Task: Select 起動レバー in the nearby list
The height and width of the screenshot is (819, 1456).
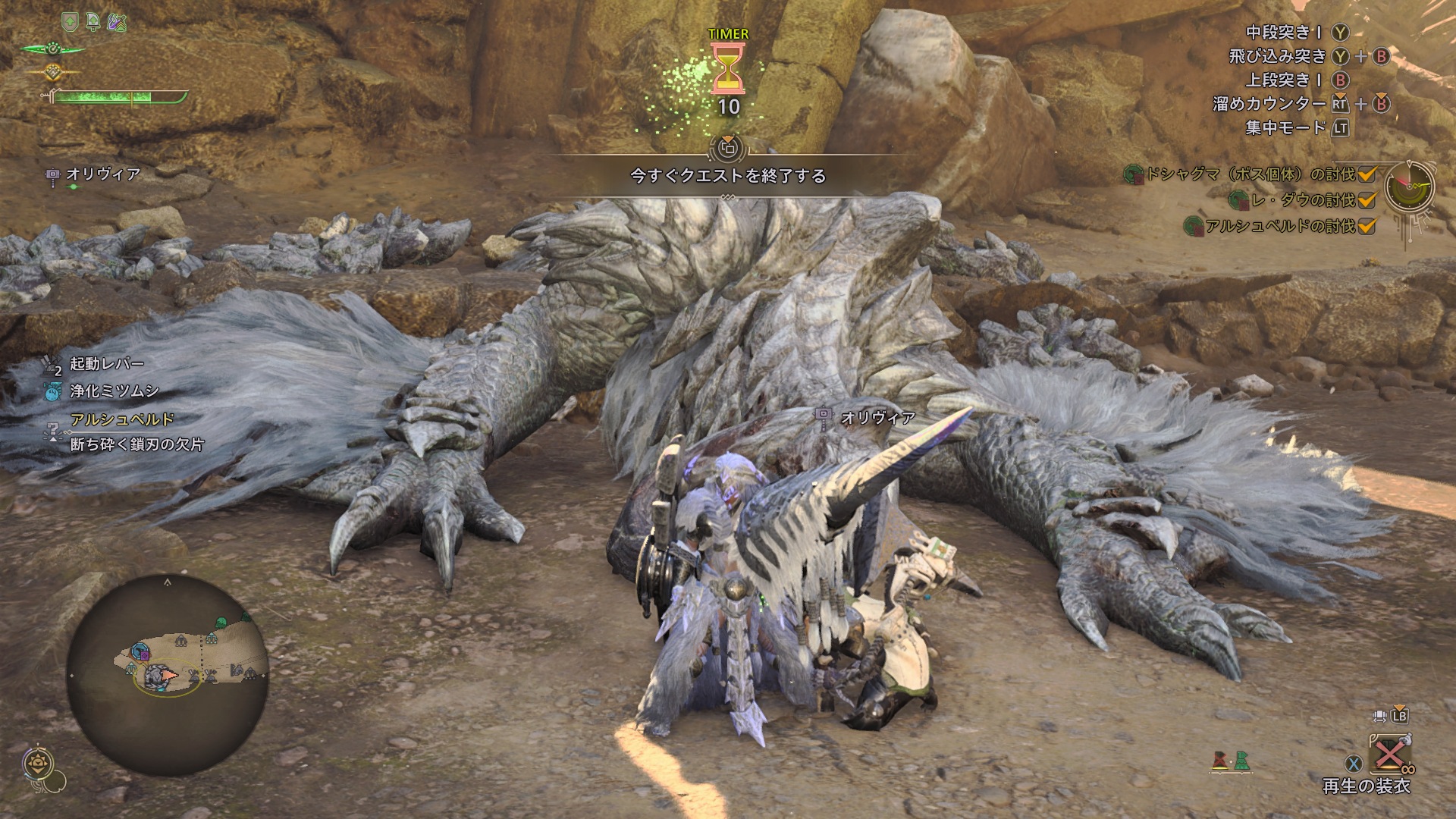Action: (106, 364)
